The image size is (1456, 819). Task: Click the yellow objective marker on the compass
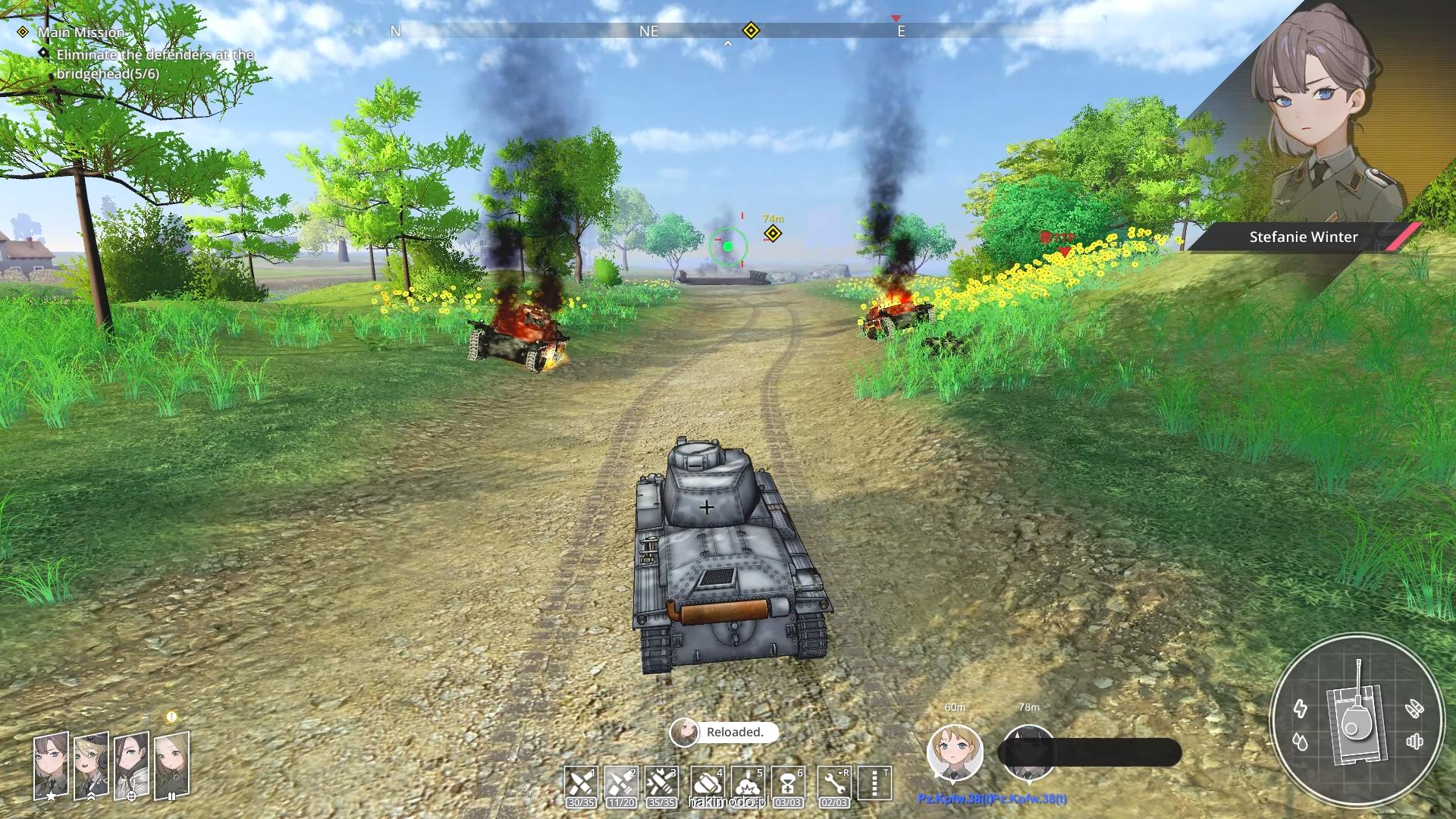click(x=751, y=31)
